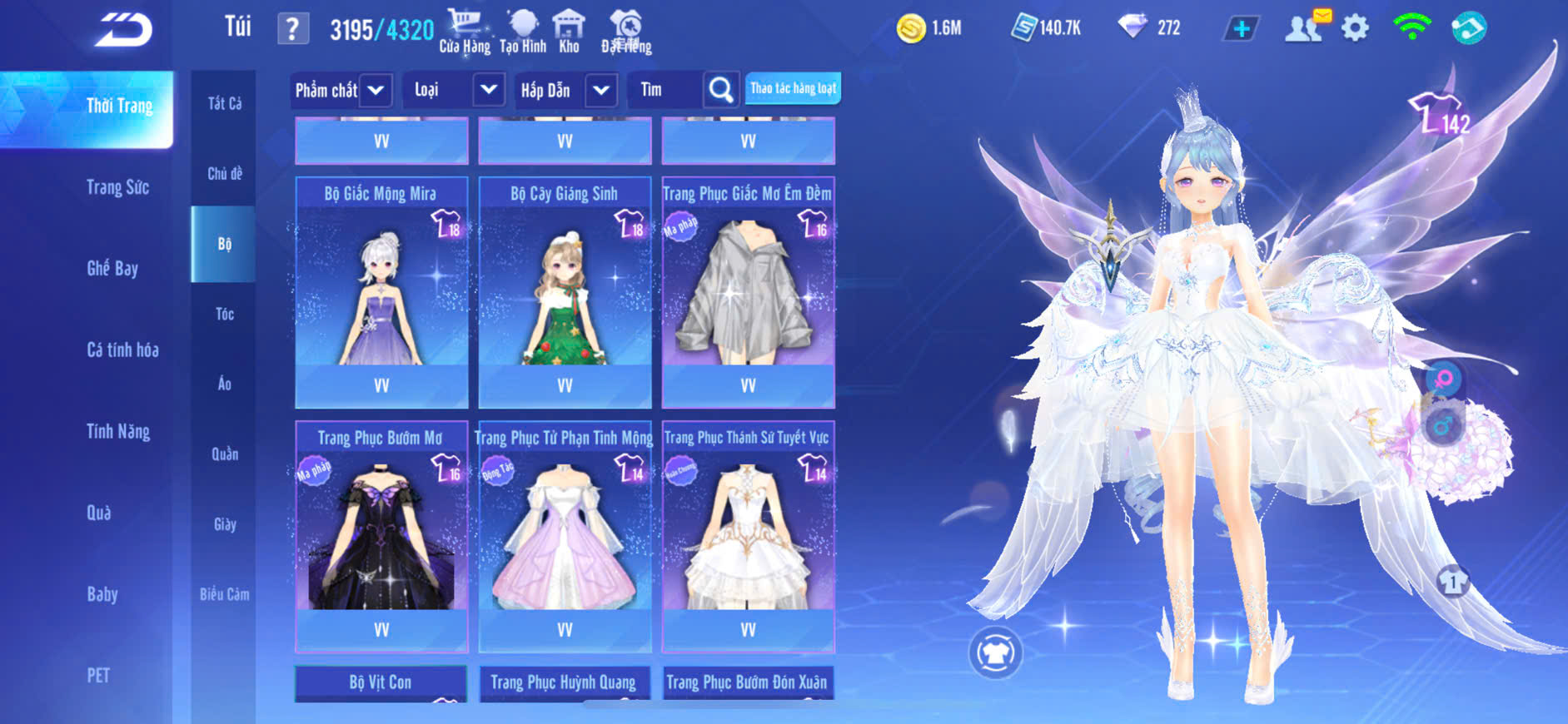Open the Phẩm chất dropdown
Screen dimensions: 1568x724
341,90
